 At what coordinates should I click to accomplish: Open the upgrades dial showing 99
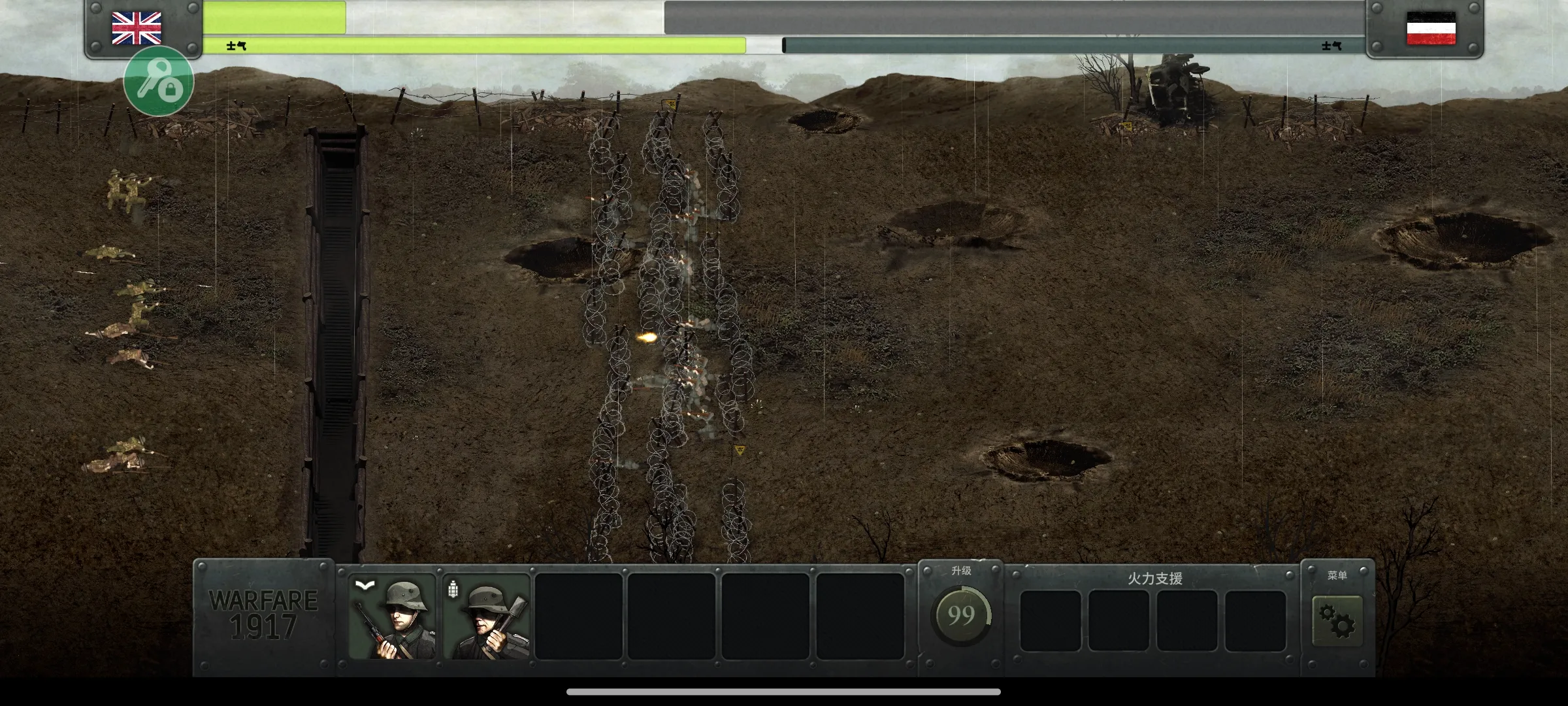click(x=960, y=615)
